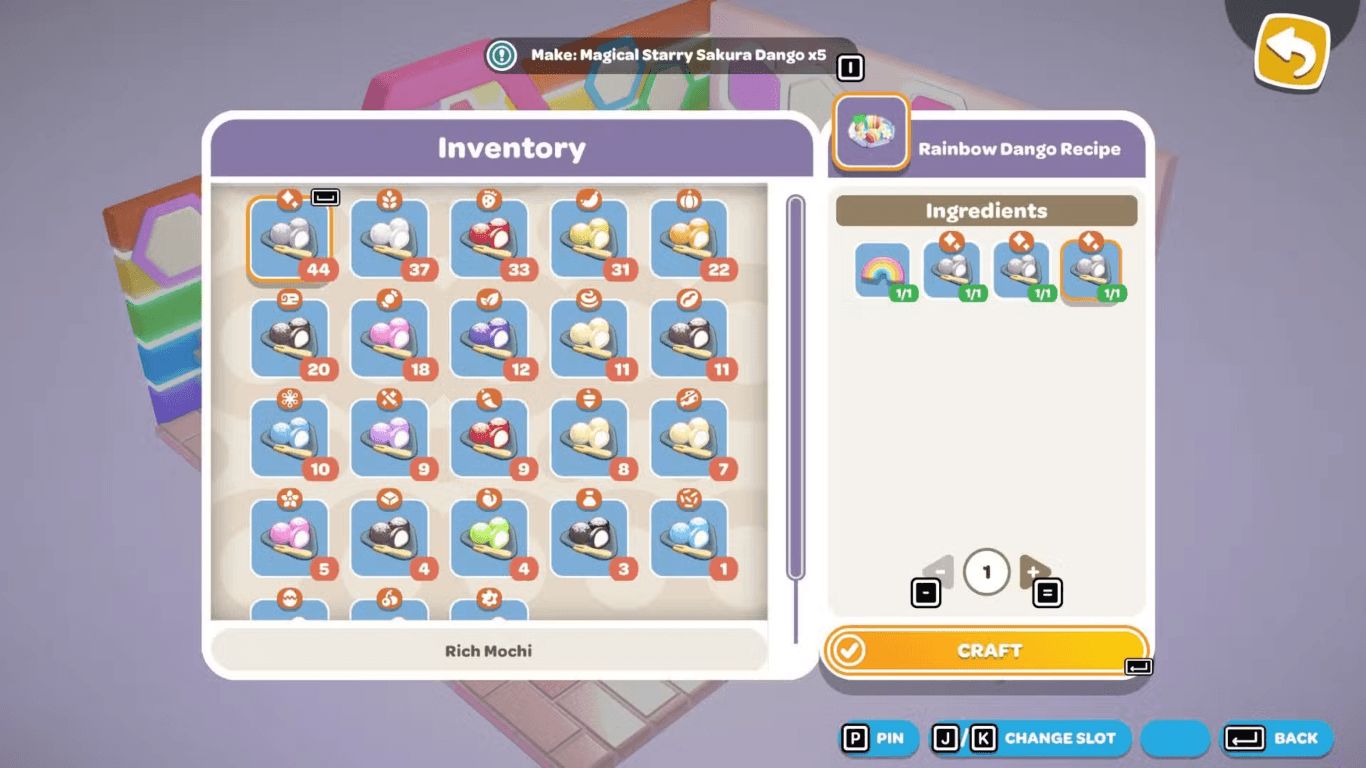Click the yellow back arrow button
This screenshot has width=1366, height=768.
[1292, 50]
